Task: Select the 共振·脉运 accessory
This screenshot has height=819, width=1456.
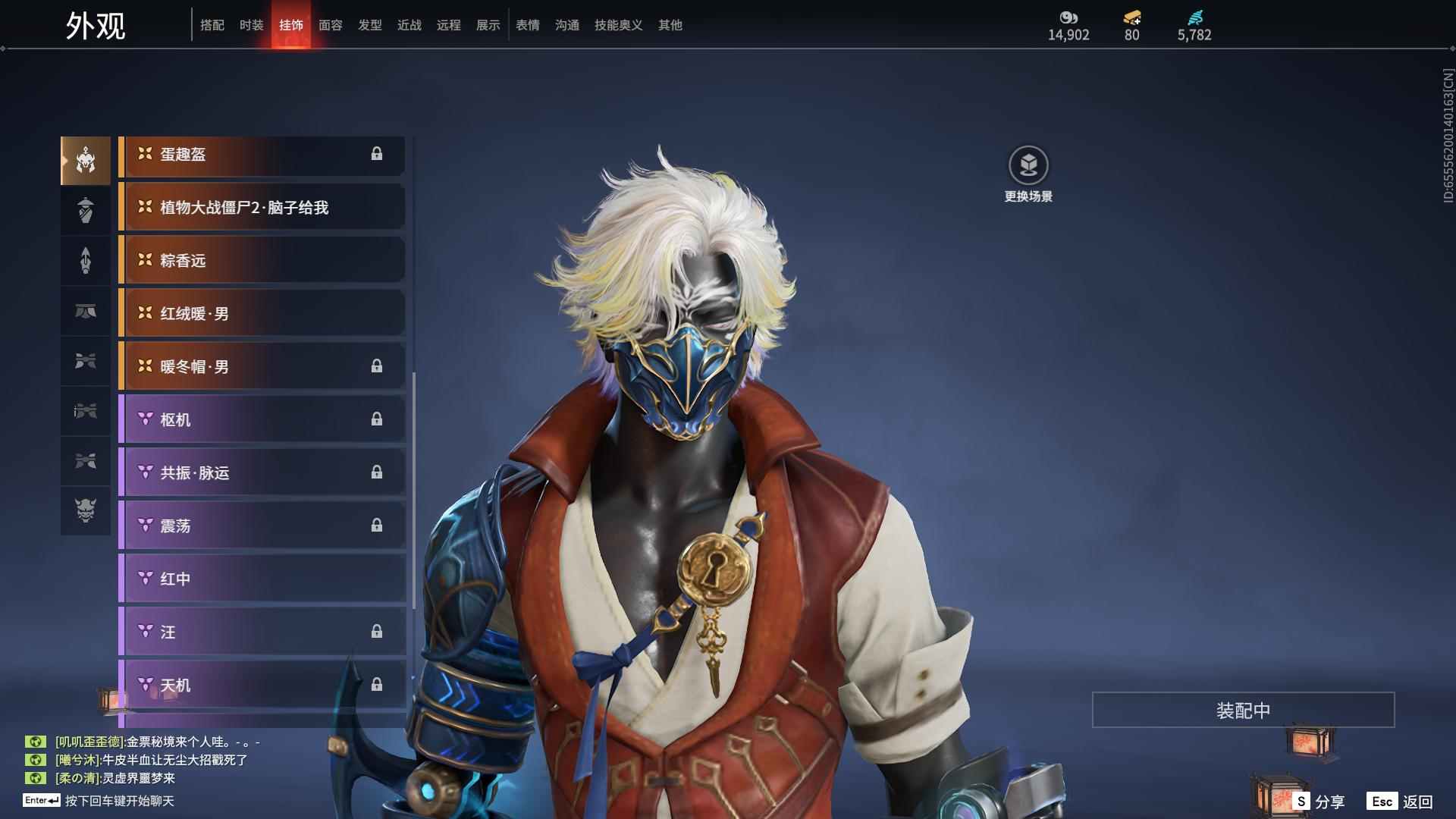Action: point(262,473)
